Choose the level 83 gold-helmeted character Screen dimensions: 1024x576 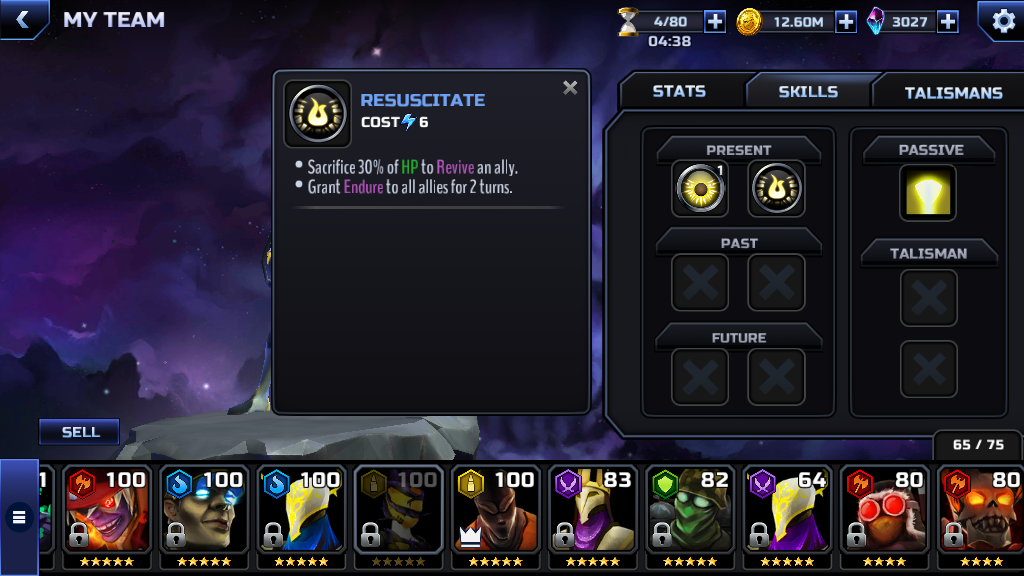coord(592,515)
